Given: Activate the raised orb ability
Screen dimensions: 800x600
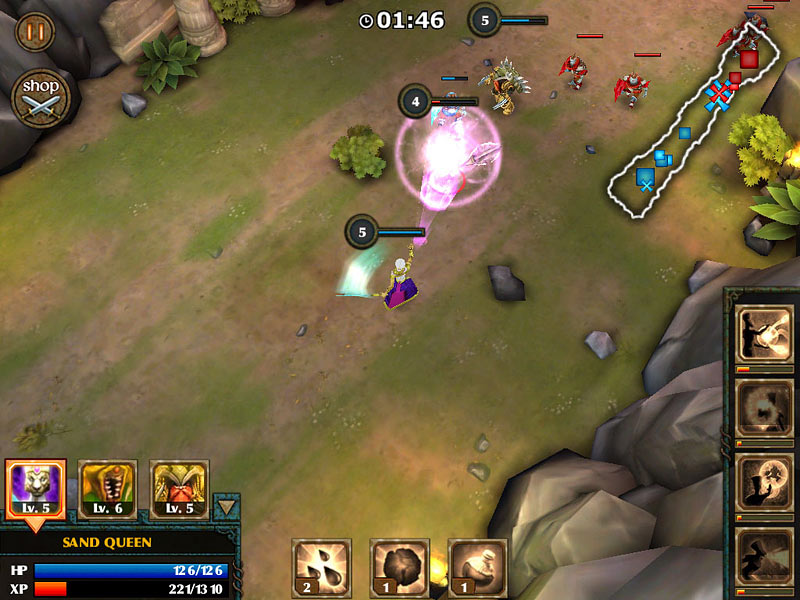Looking at the screenshot, I should (x=764, y=481).
